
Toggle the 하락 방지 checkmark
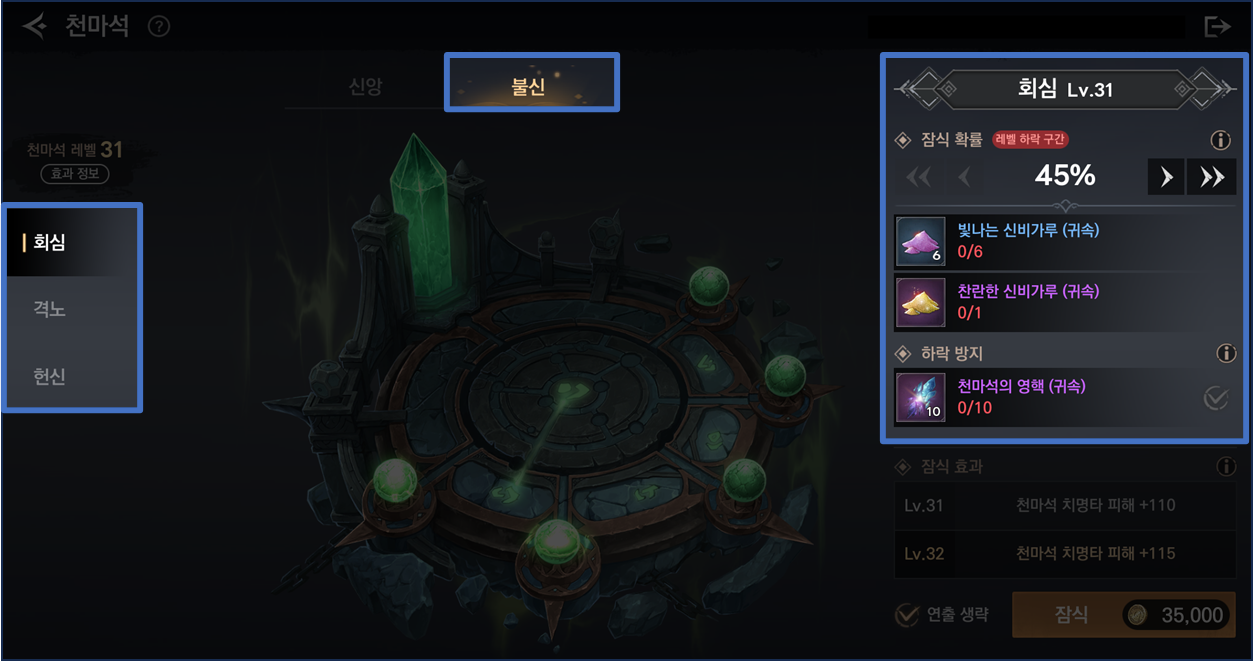[x=1216, y=398]
